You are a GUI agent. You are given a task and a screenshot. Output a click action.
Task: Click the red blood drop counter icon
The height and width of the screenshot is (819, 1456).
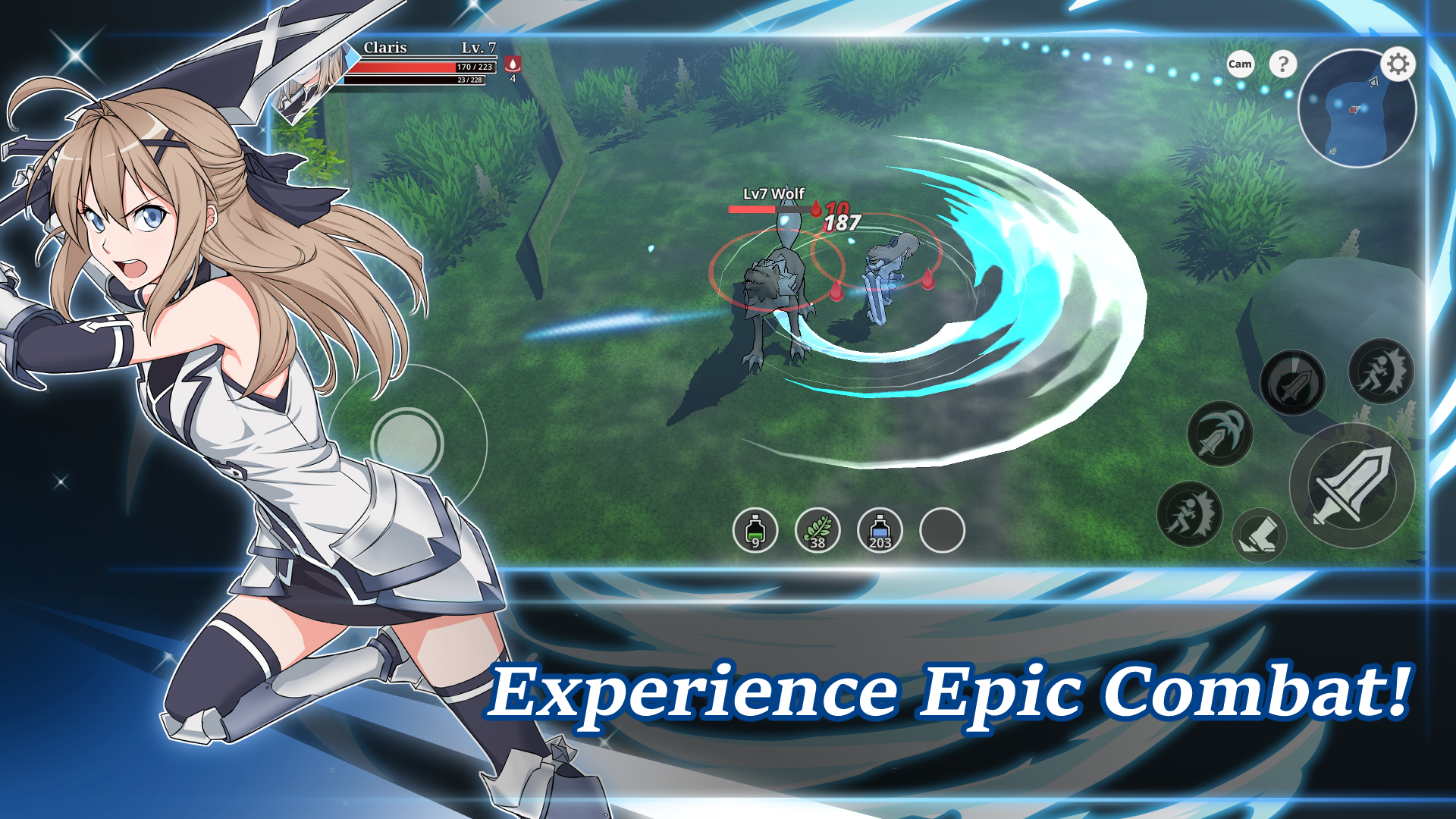click(513, 64)
